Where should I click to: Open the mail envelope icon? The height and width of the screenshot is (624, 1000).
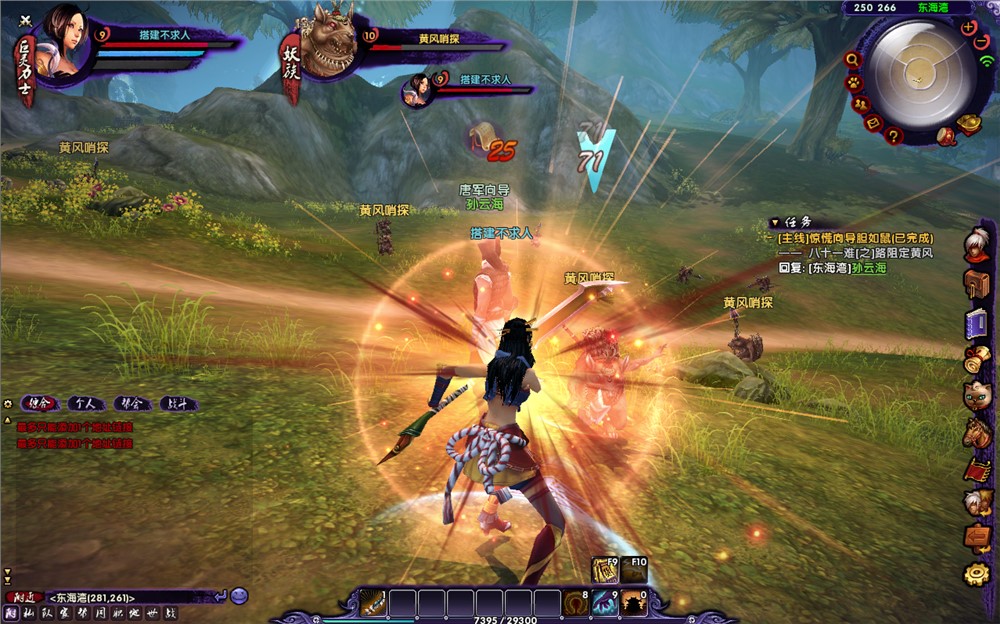click(872, 123)
